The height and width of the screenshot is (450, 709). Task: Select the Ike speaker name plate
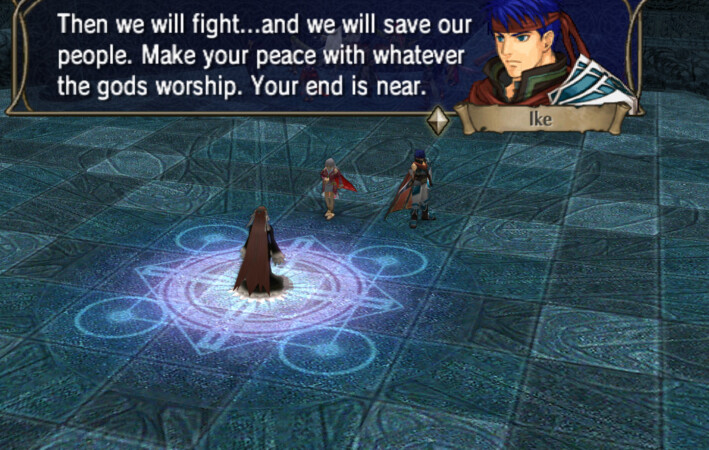click(540, 120)
